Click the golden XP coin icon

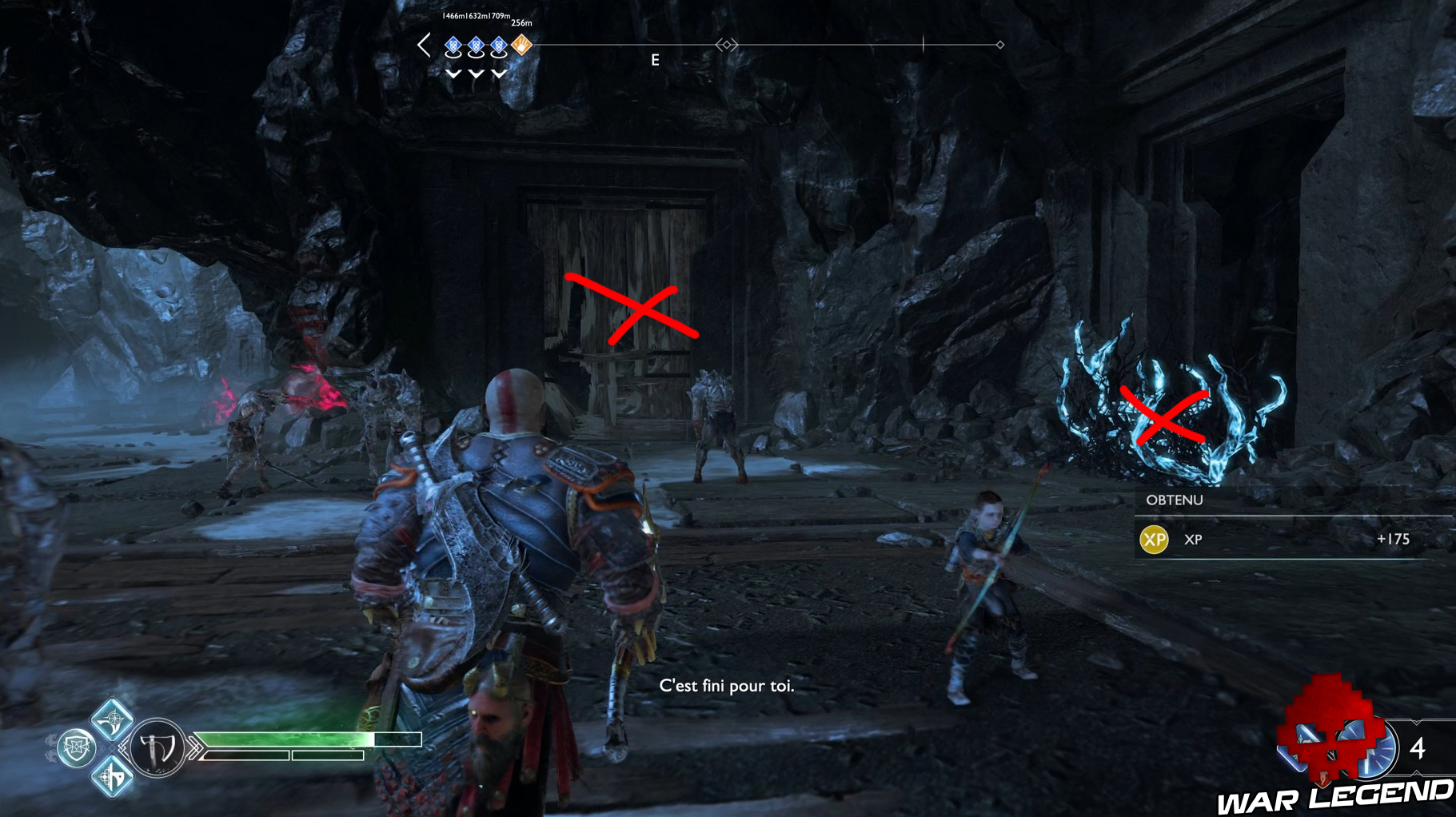pos(1155,540)
